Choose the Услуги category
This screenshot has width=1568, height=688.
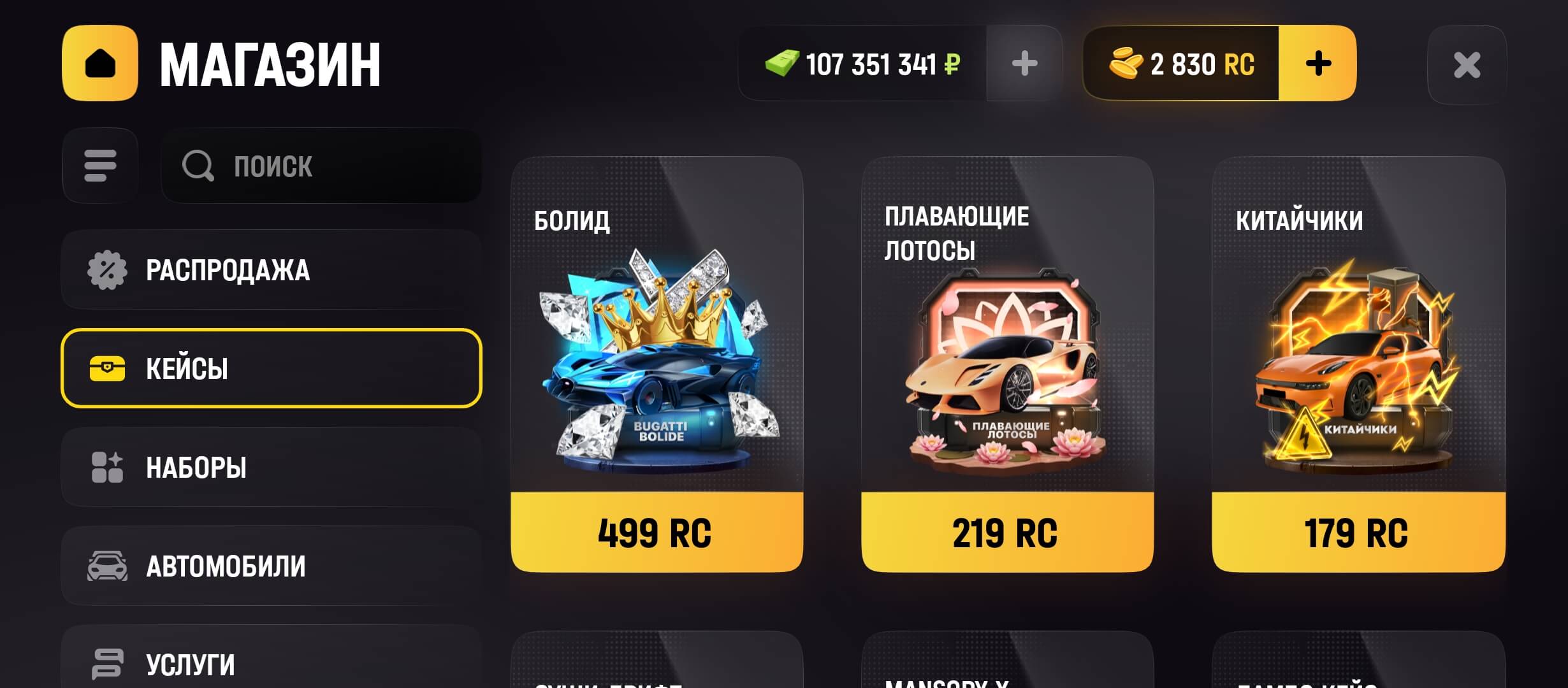(272, 663)
